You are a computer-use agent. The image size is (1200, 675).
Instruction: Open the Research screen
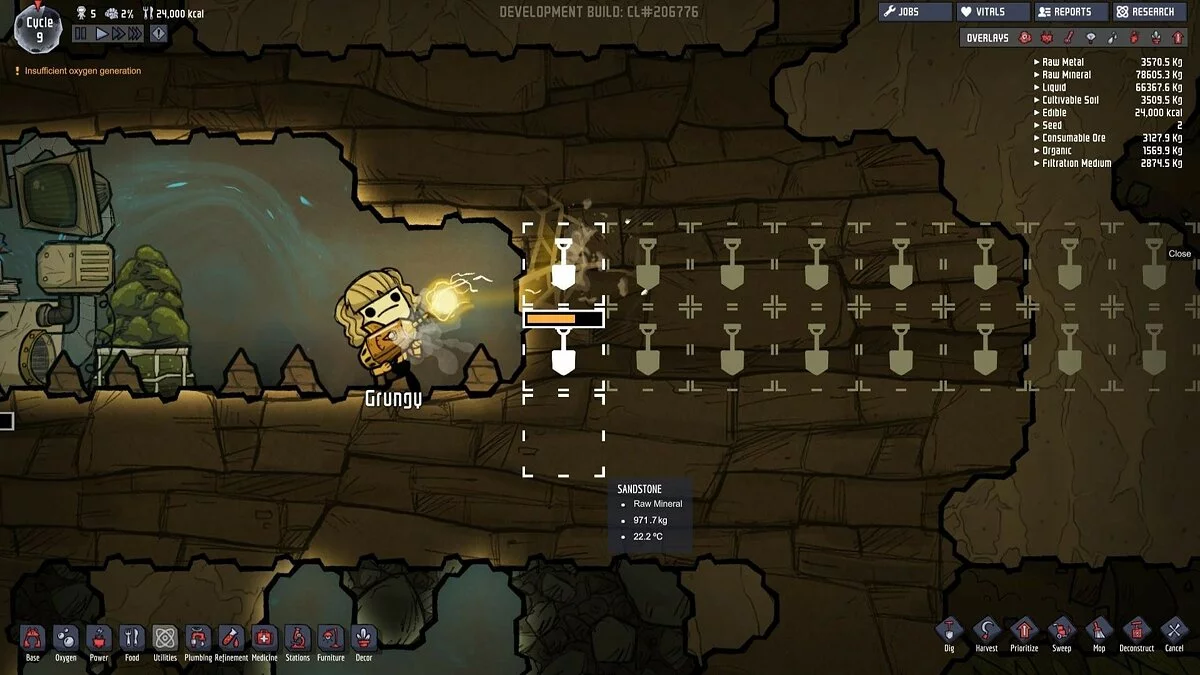(x=1146, y=12)
